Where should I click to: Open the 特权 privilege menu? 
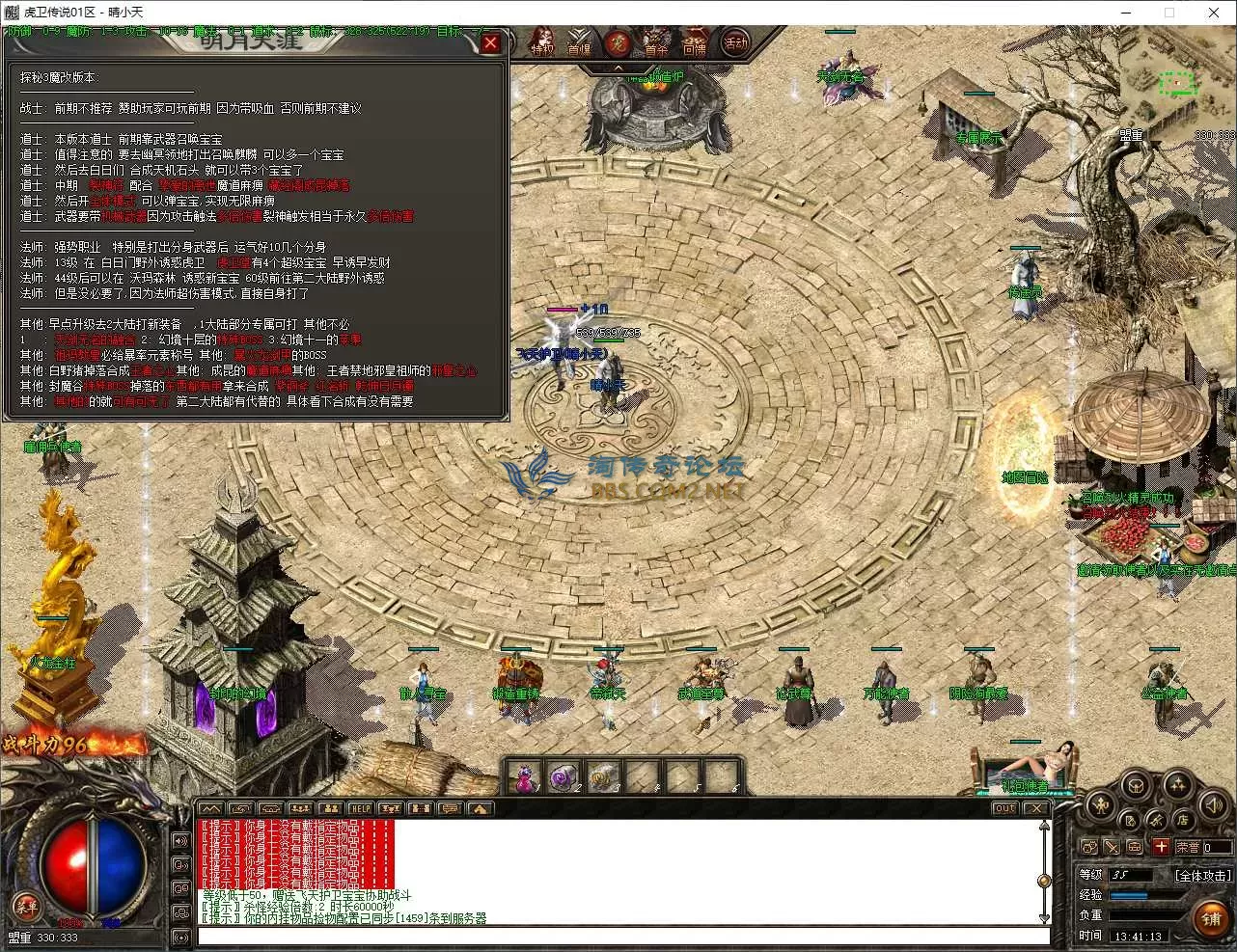coord(542,42)
